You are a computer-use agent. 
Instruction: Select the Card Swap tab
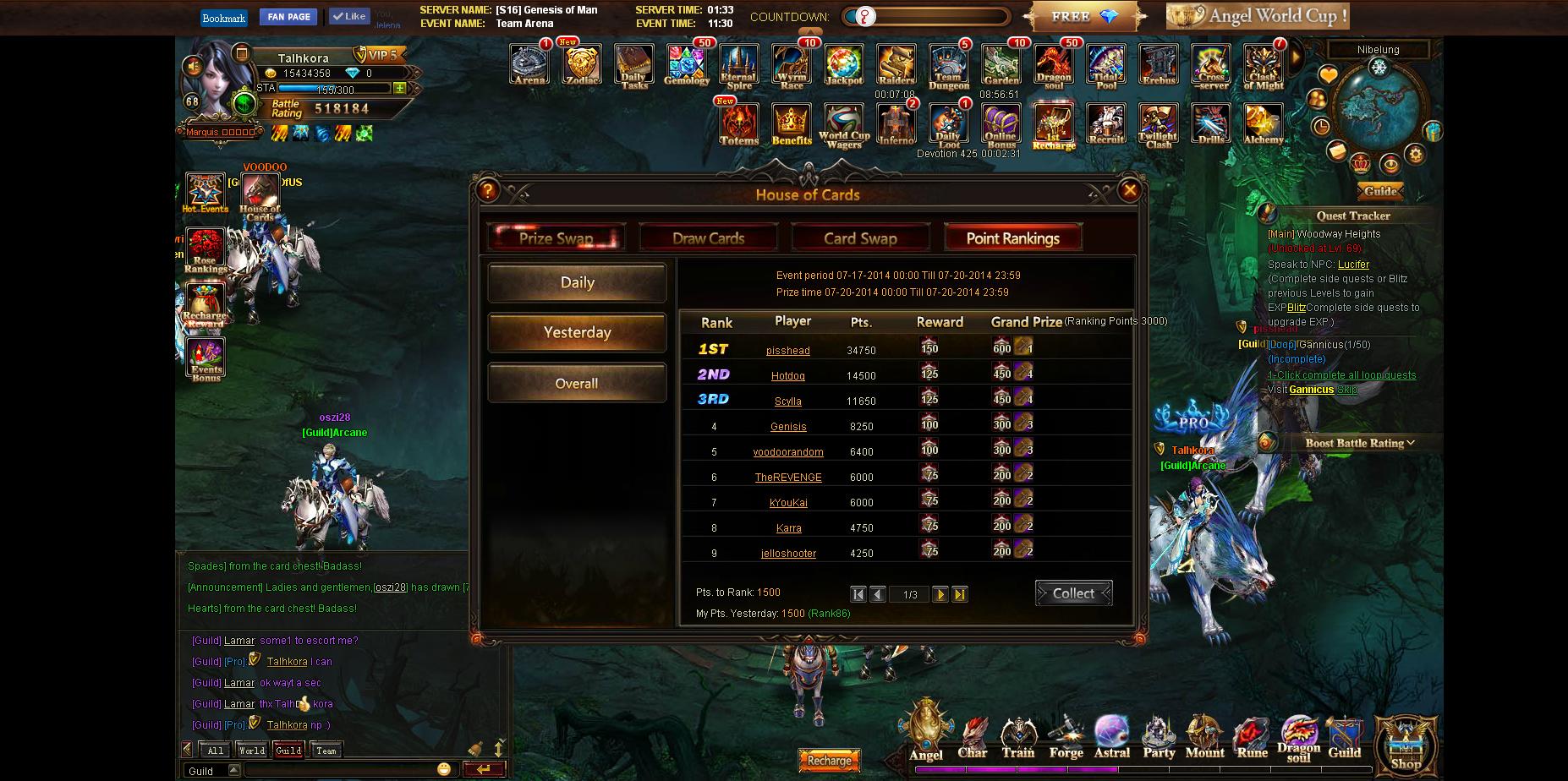tap(860, 238)
